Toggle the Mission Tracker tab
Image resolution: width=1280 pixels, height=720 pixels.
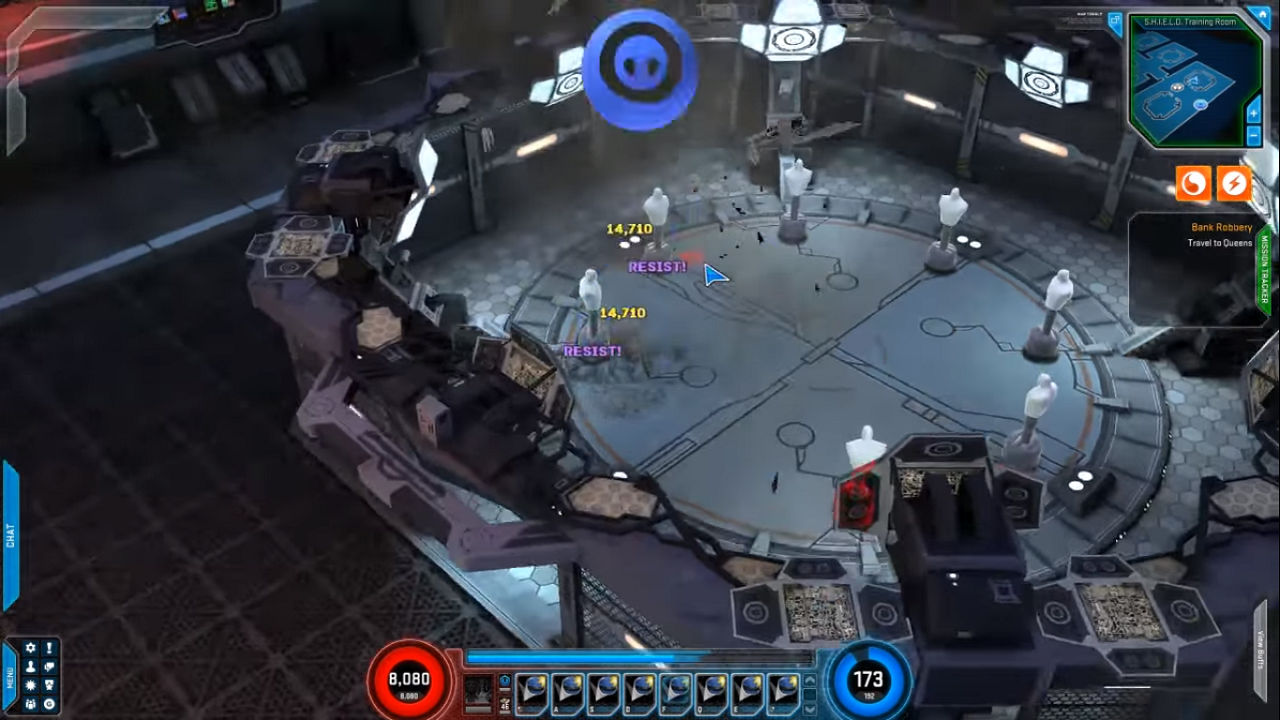1264,270
